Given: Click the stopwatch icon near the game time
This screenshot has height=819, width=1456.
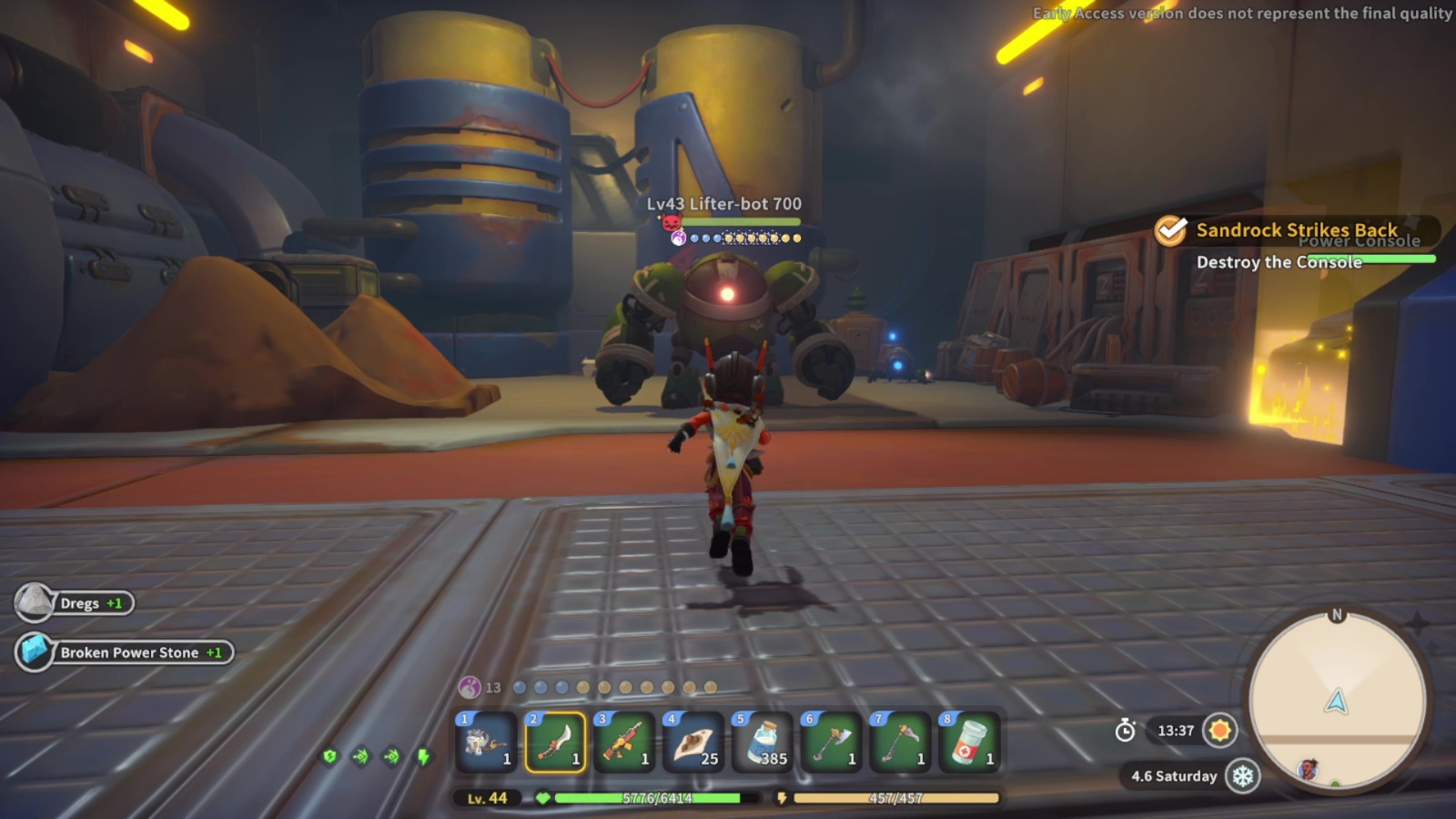Looking at the screenshot, I should (x=1126, y=730).
